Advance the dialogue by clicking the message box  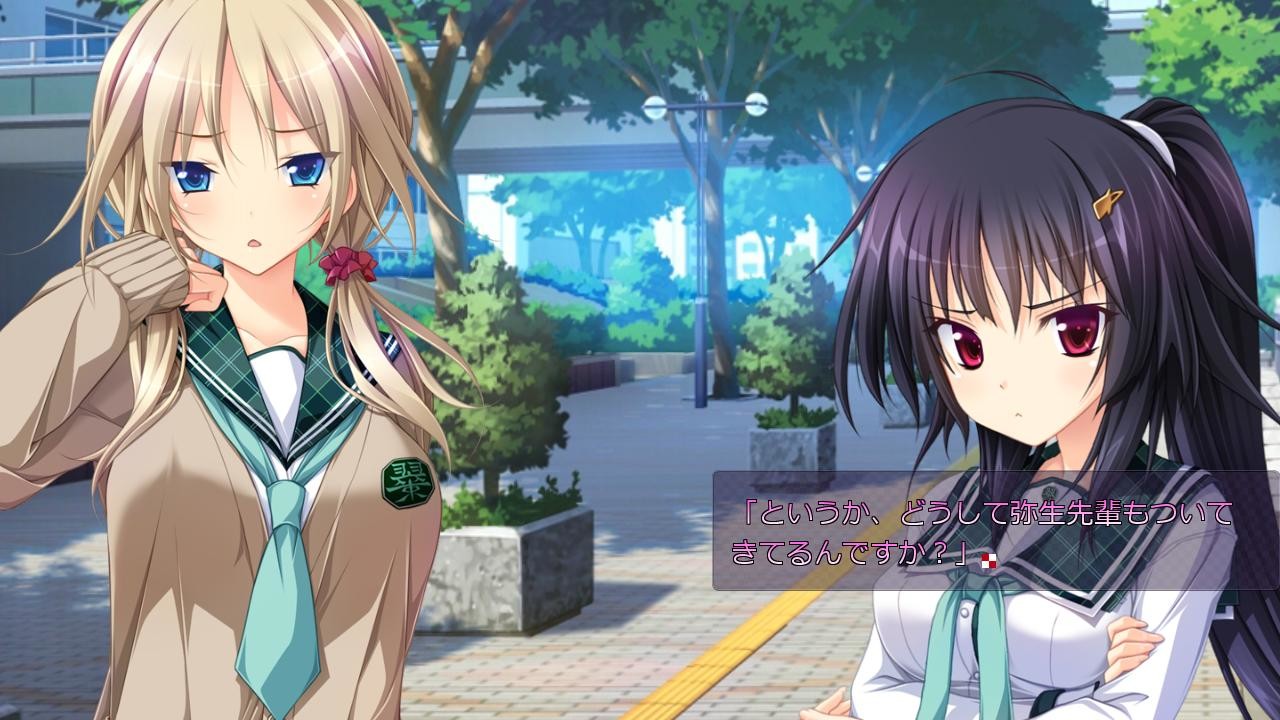tap(995, 530)
